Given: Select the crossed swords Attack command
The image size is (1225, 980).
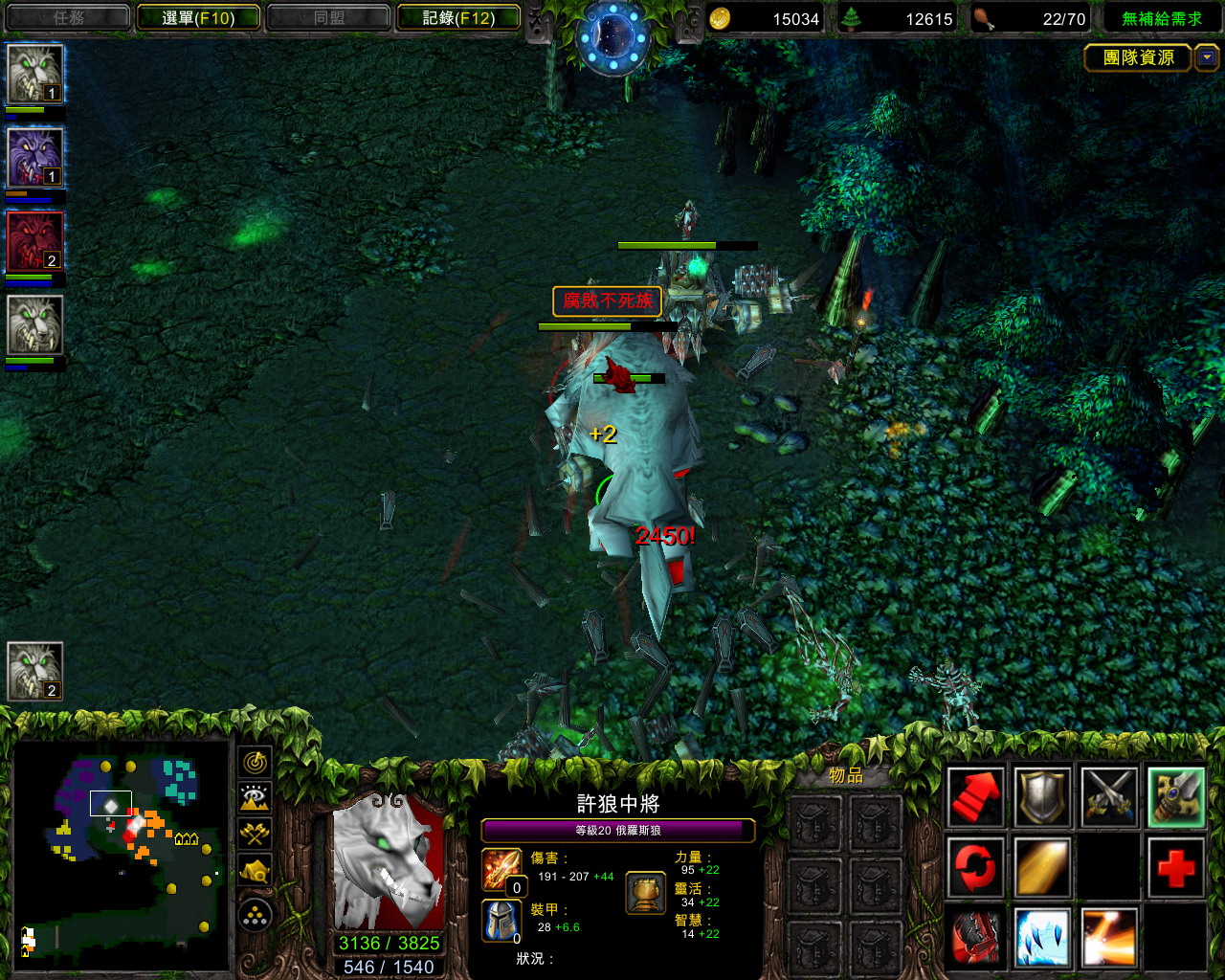Looking at the screenshot, I should pos(1109,797).
